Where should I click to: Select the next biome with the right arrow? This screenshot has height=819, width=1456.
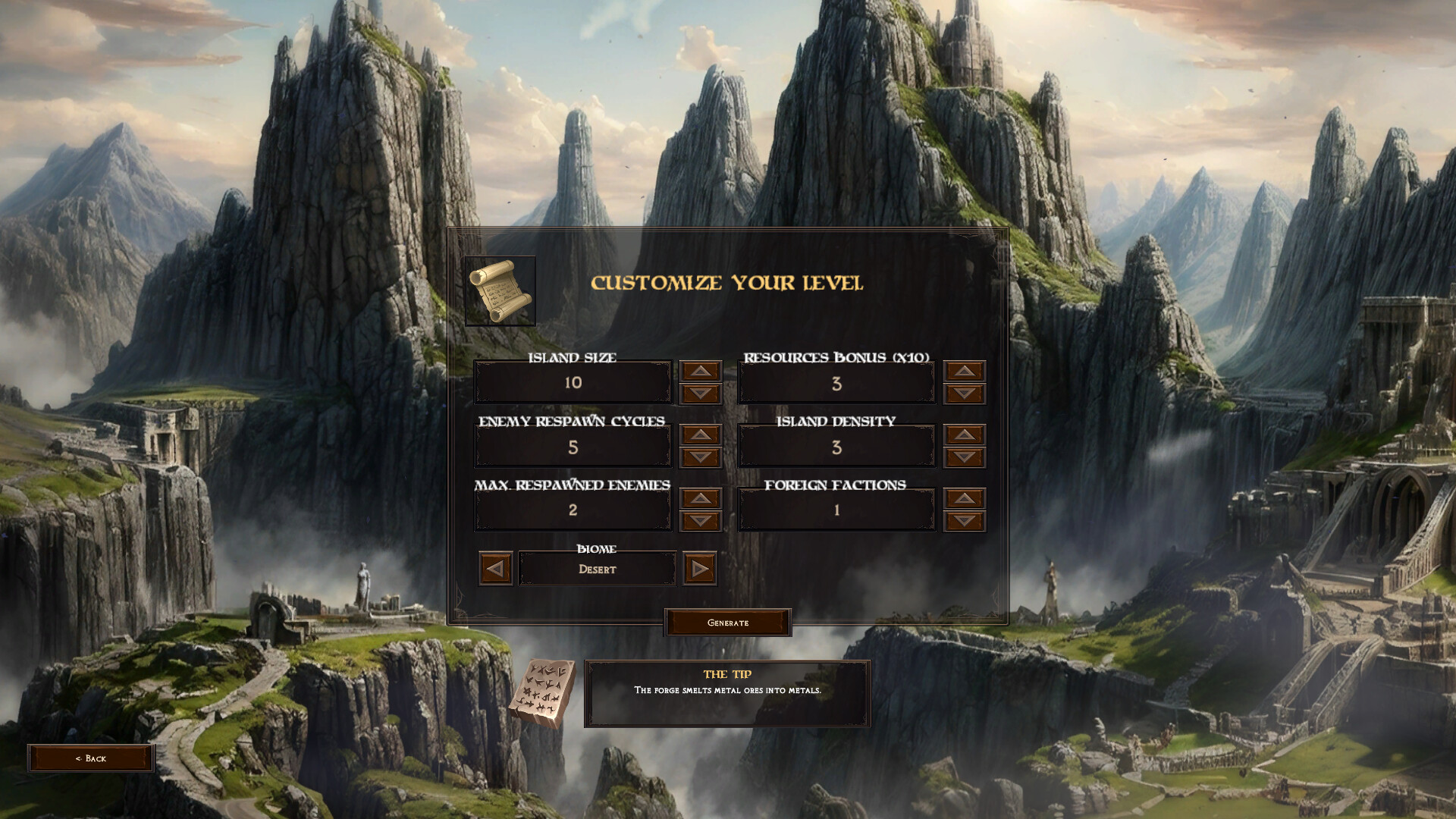tap(701, 568)
